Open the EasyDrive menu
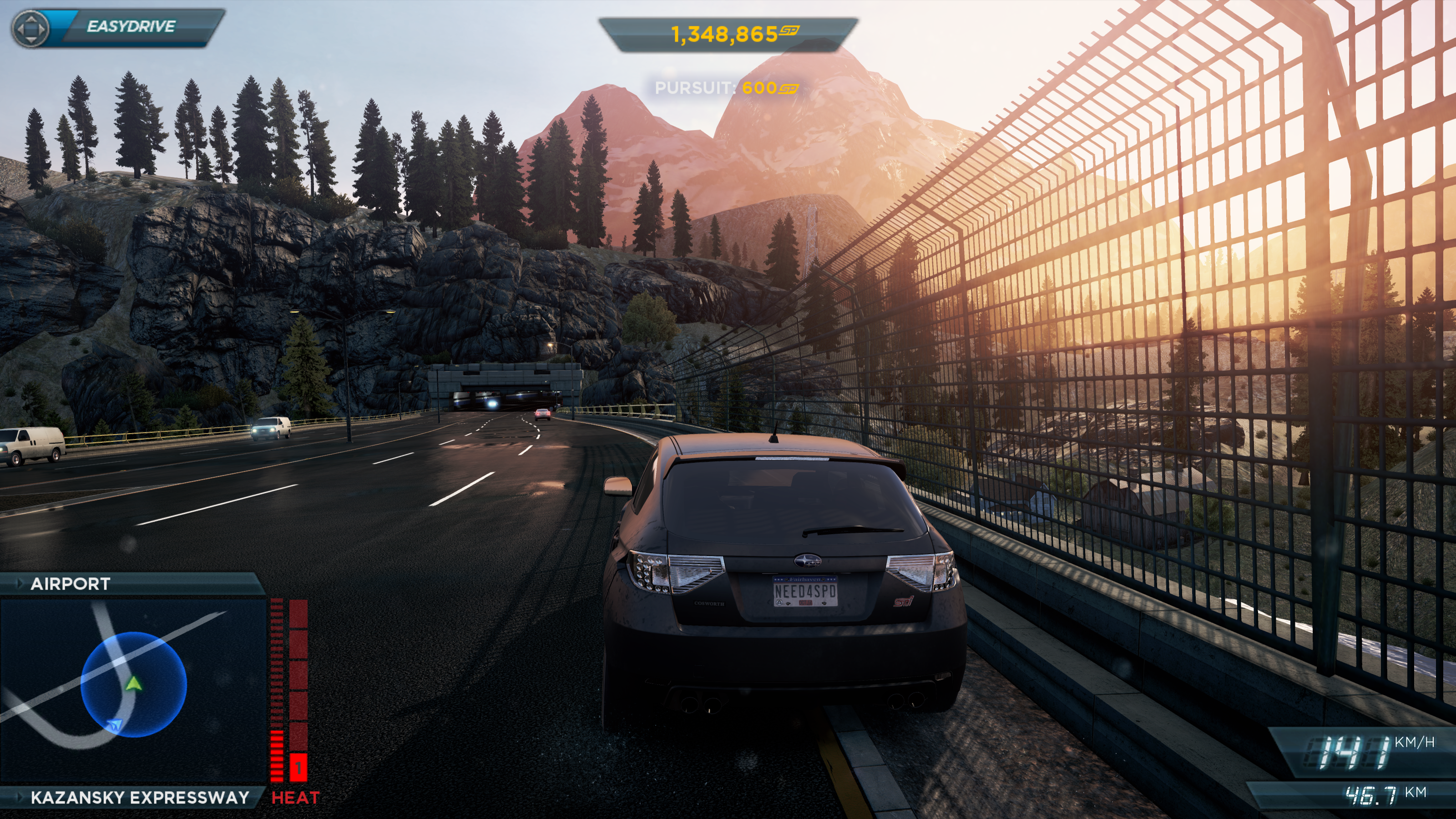Image resolution: width=1456 pixels, height=819 pixels. (x=117, y=26)
